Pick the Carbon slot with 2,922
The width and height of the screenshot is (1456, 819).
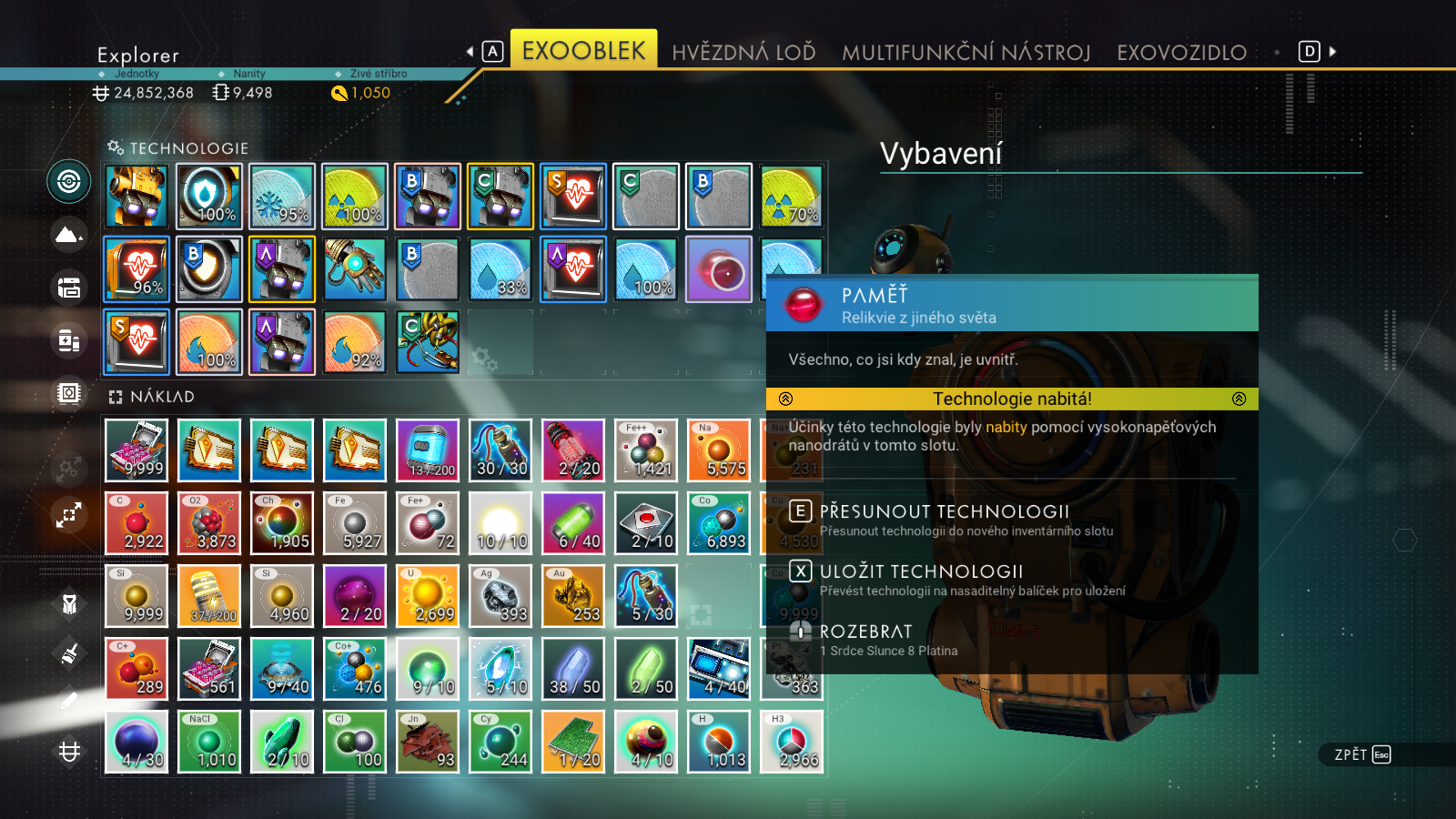136,523
